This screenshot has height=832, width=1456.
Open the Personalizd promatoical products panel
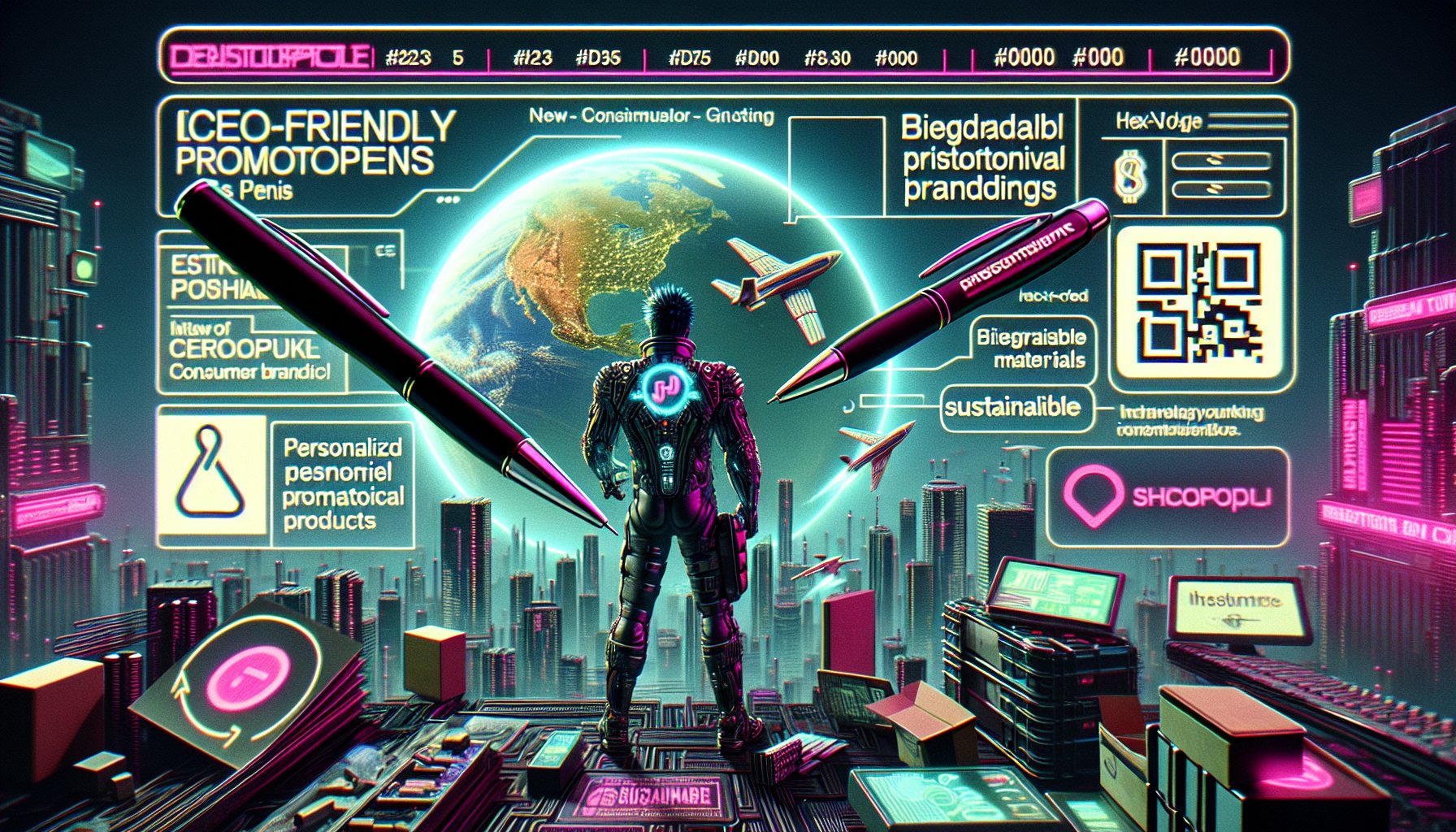pyautogui.click(x=342, y=484)
